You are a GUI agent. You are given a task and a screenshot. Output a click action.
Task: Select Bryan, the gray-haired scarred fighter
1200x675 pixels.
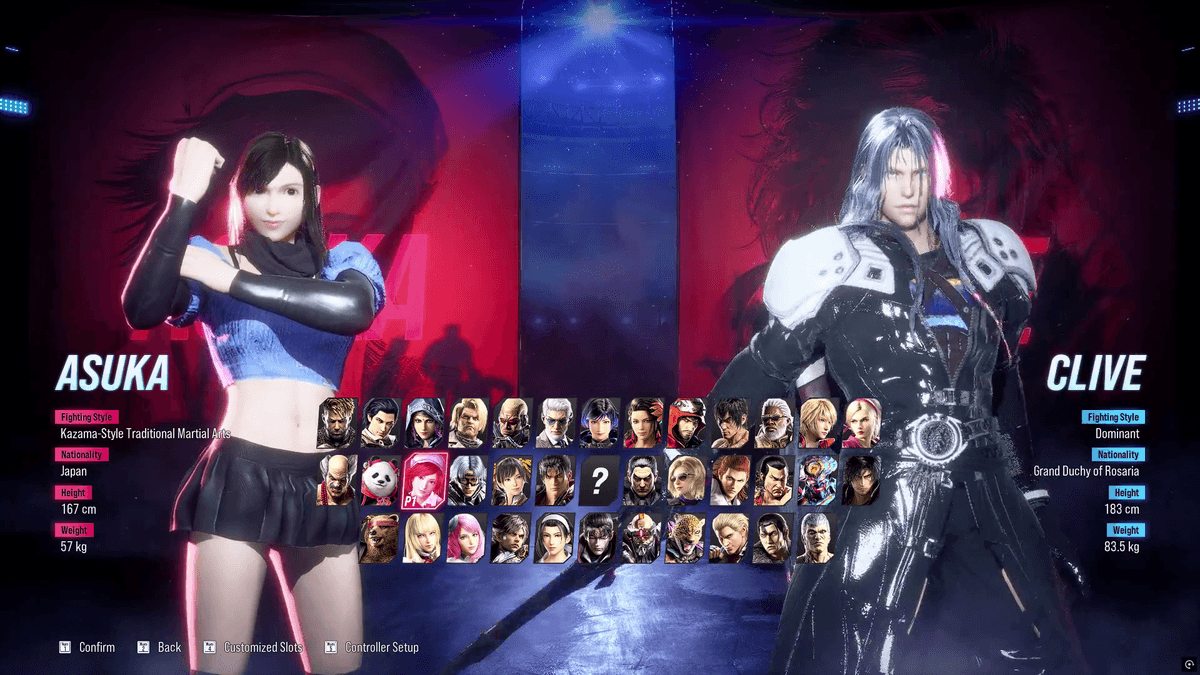point(817,539)
